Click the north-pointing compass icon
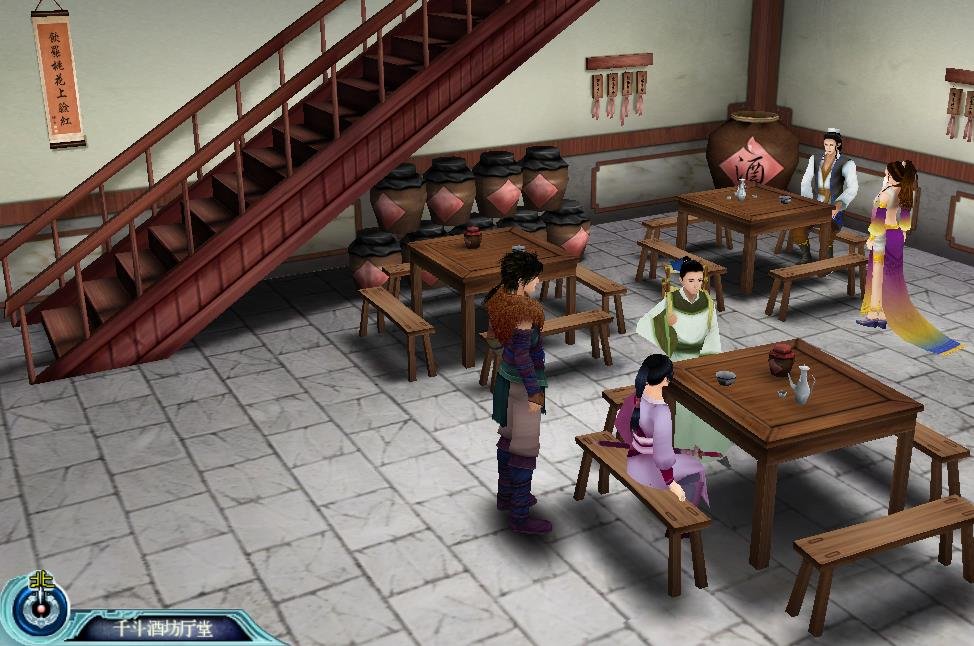The image size is (974, 646). tap(40, 606)
